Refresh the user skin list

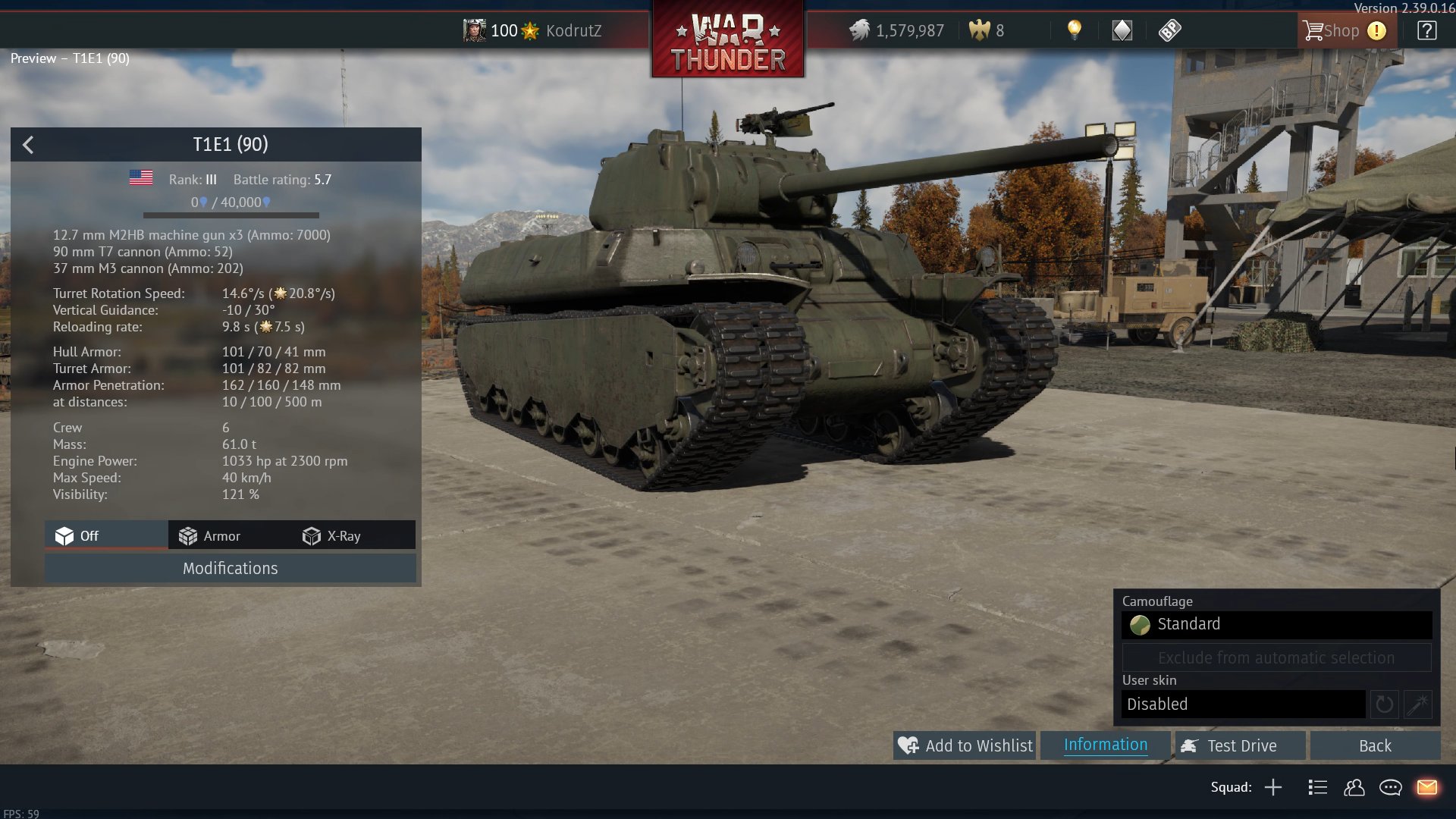[x=1384, y=704]
